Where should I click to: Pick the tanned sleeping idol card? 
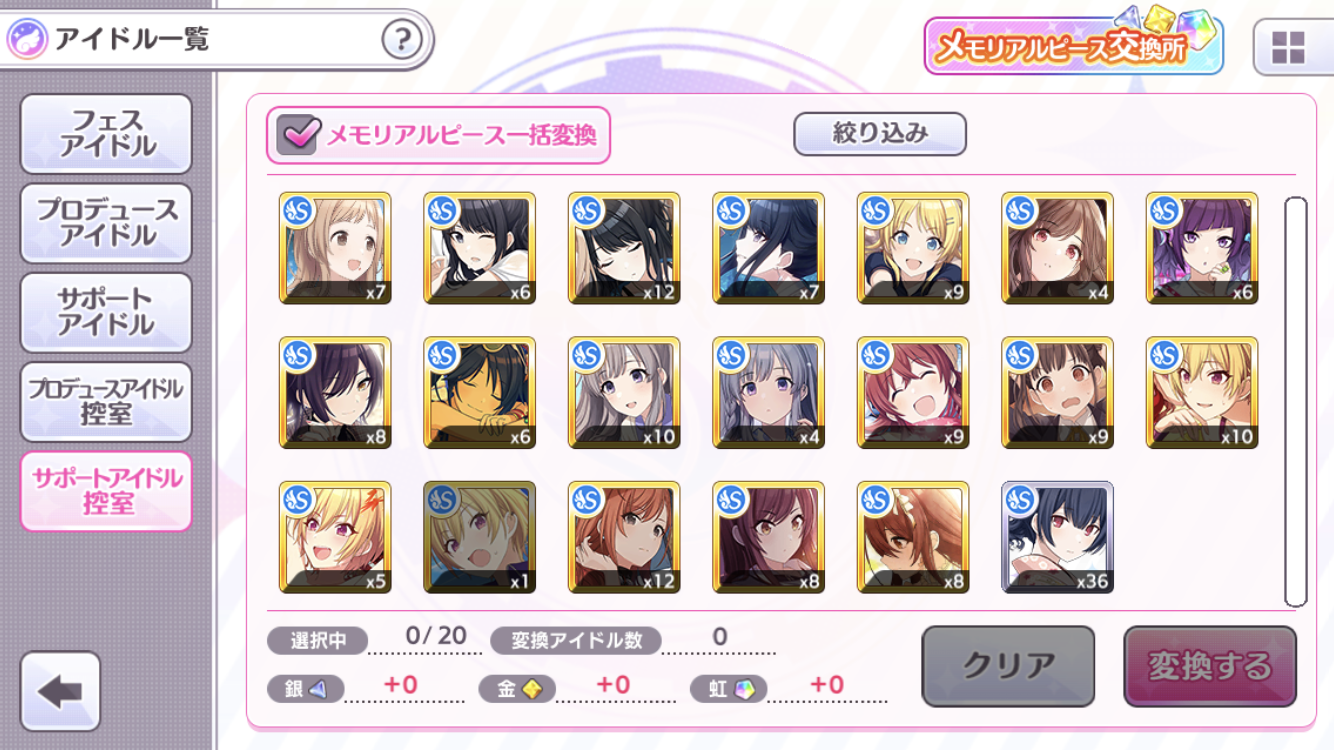479,393
